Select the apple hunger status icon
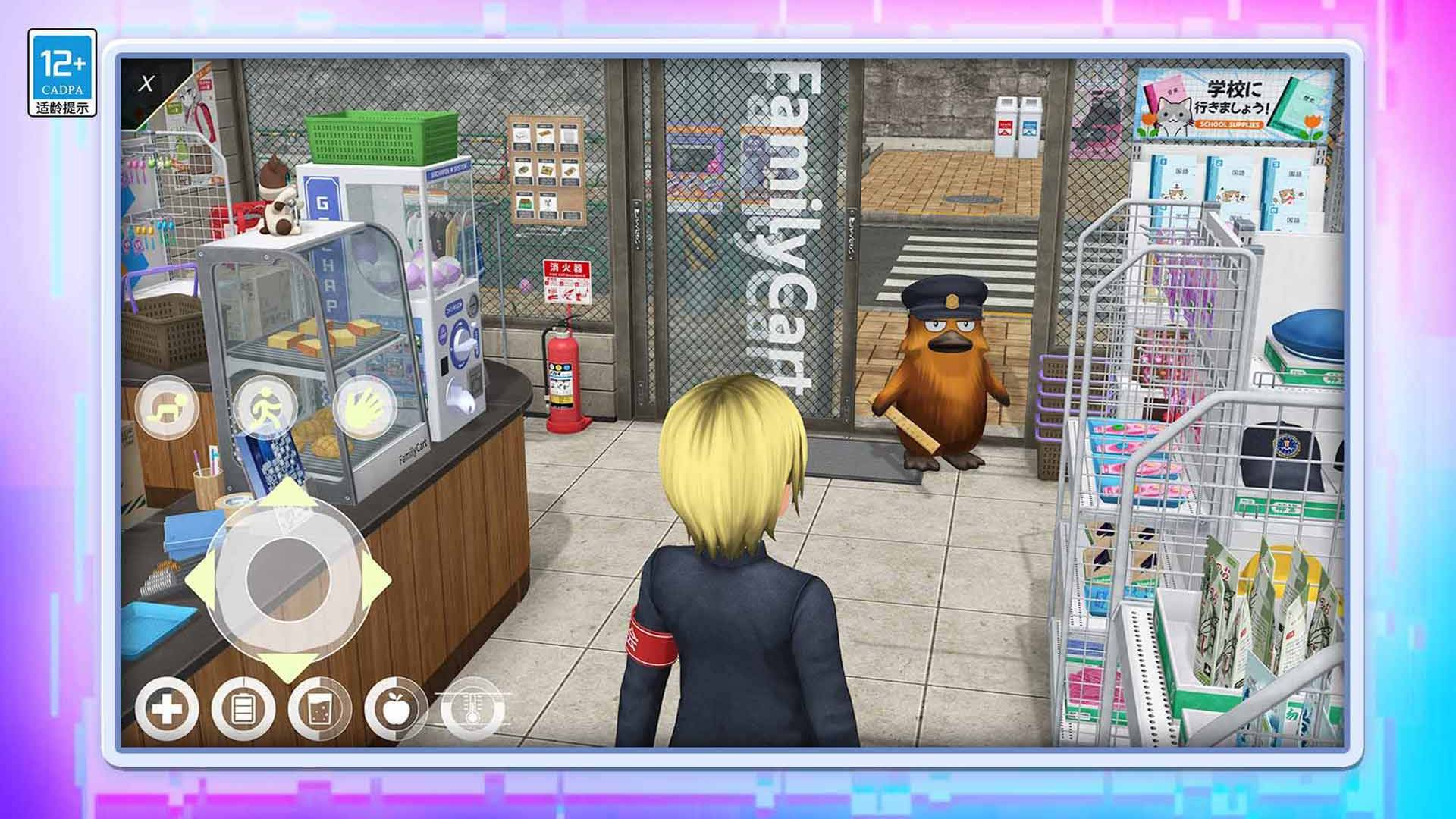The width and height of the screenshot is (1456, 819). (395, 710)
